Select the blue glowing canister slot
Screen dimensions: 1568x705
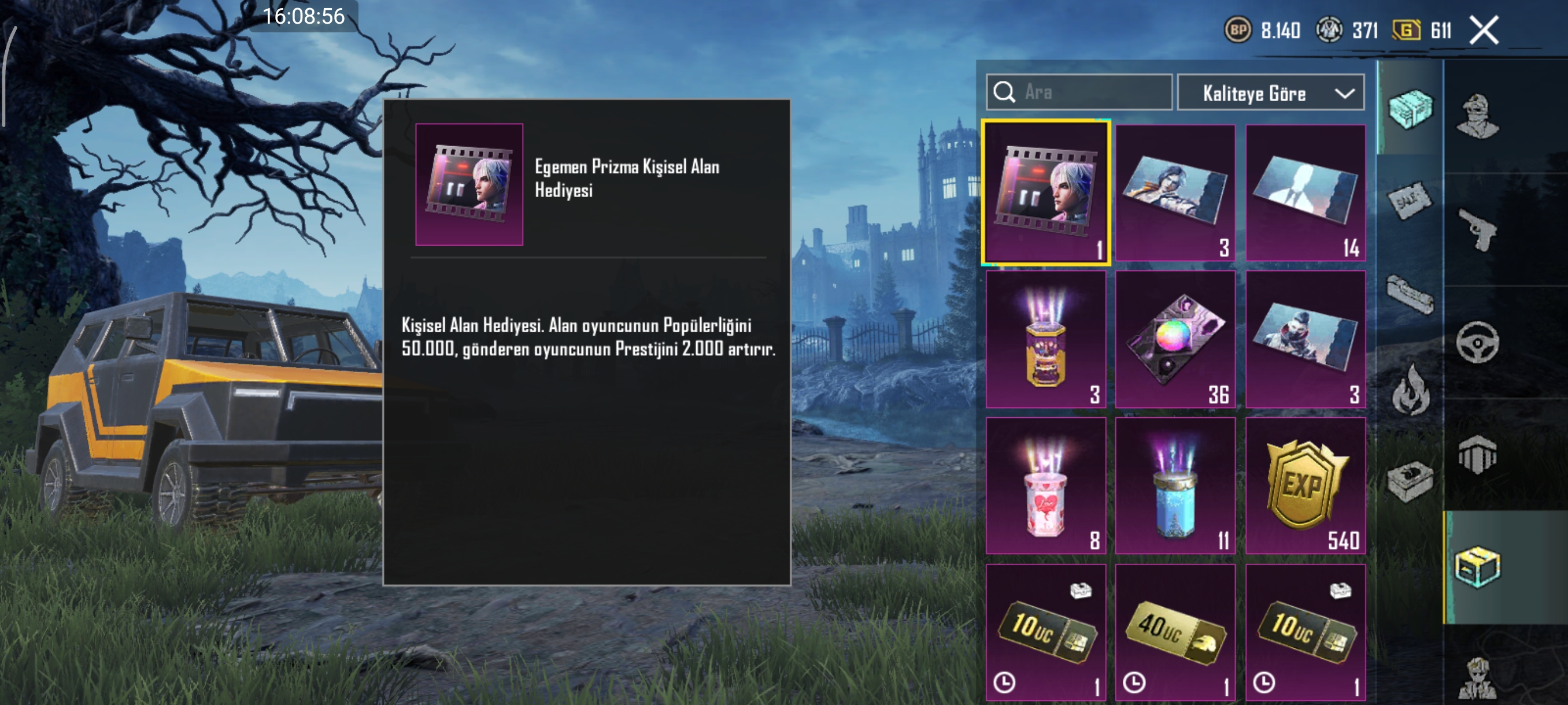(1175, 485)
